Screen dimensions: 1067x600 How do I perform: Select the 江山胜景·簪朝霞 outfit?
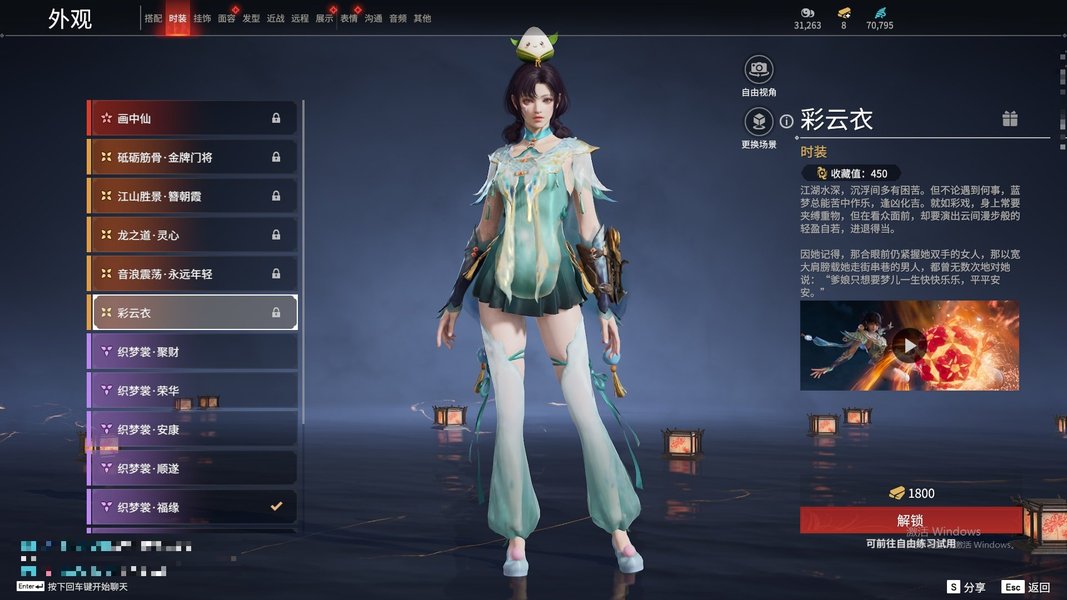tap(192, 196)
